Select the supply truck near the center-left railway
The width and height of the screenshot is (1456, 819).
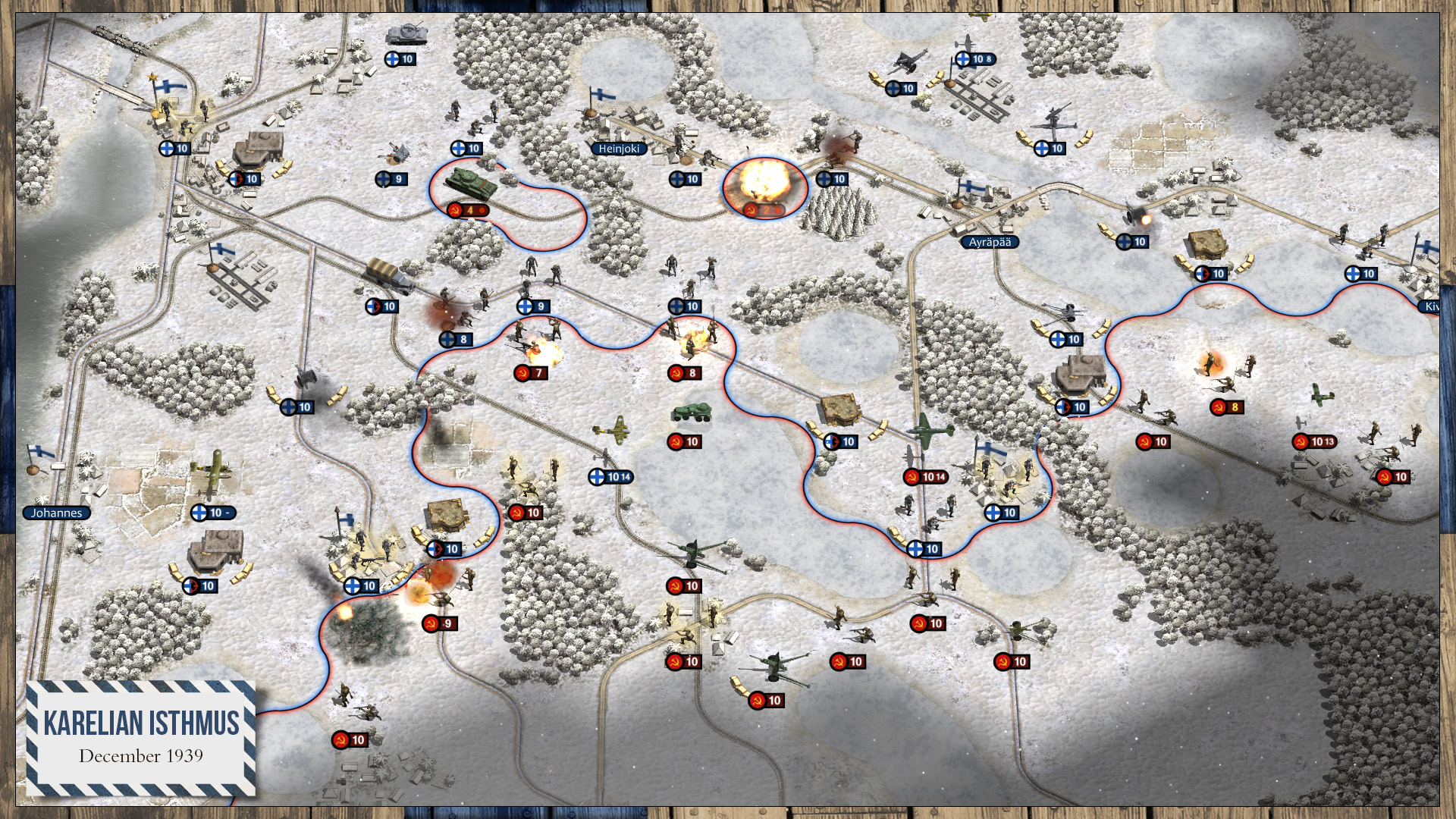coord(387,277)
